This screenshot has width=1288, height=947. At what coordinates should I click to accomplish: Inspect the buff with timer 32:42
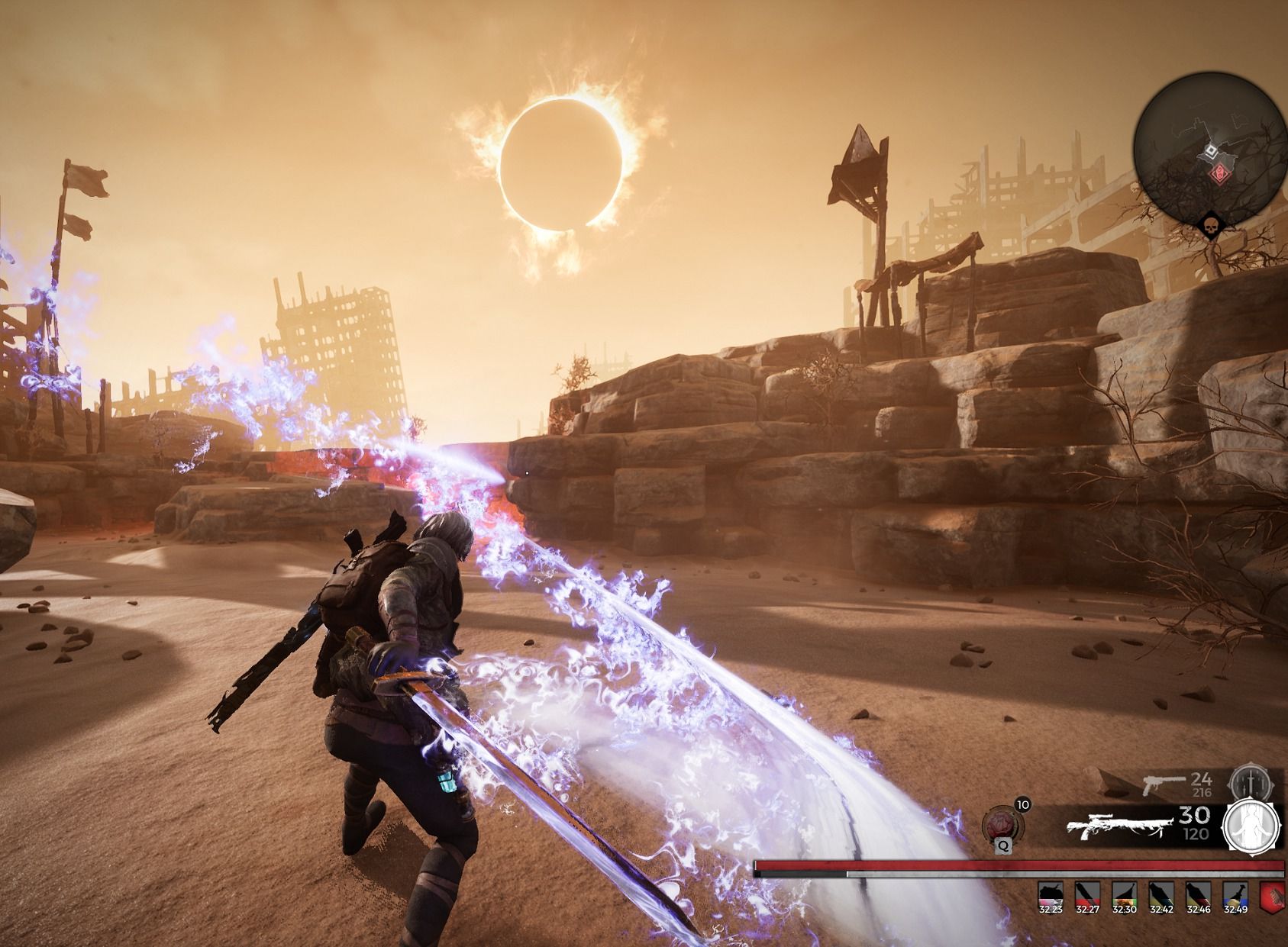(1161, 894)
